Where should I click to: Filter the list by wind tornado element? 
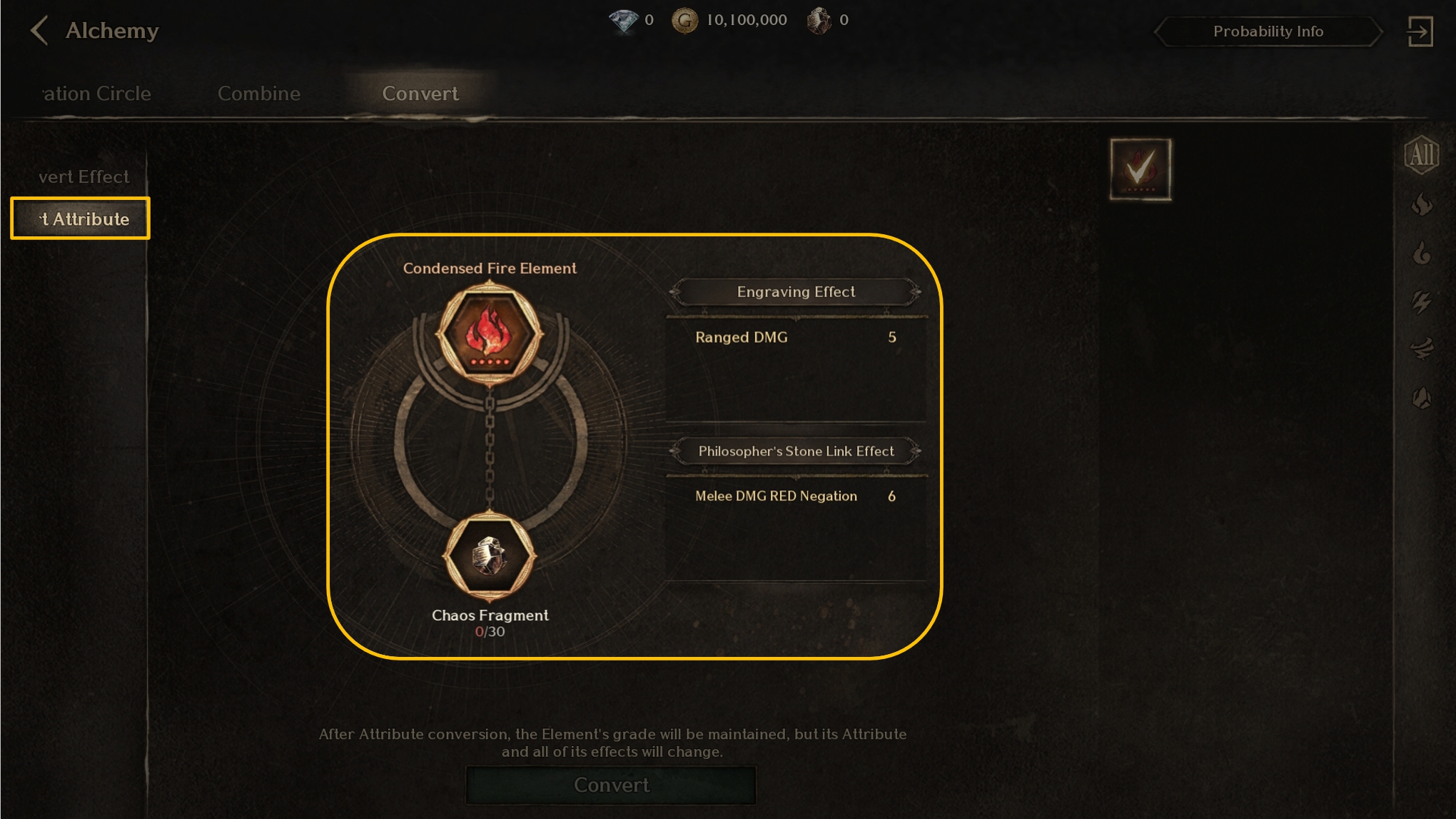coord(1421,349)
